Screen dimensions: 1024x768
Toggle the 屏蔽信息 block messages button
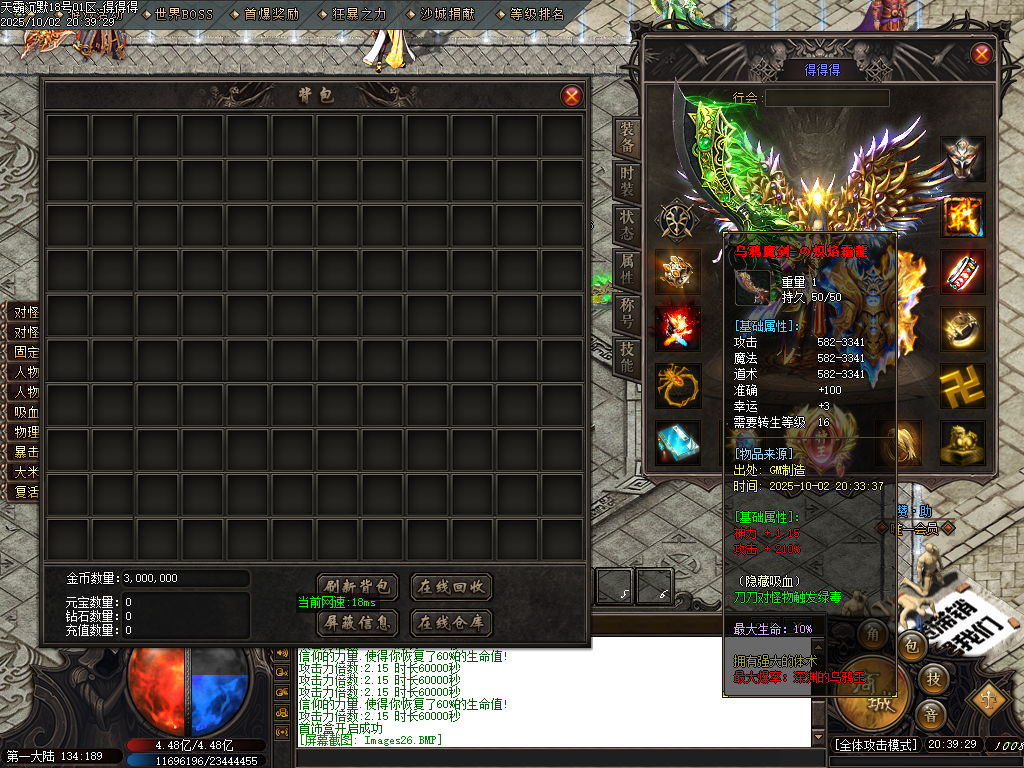coord(358,623)
